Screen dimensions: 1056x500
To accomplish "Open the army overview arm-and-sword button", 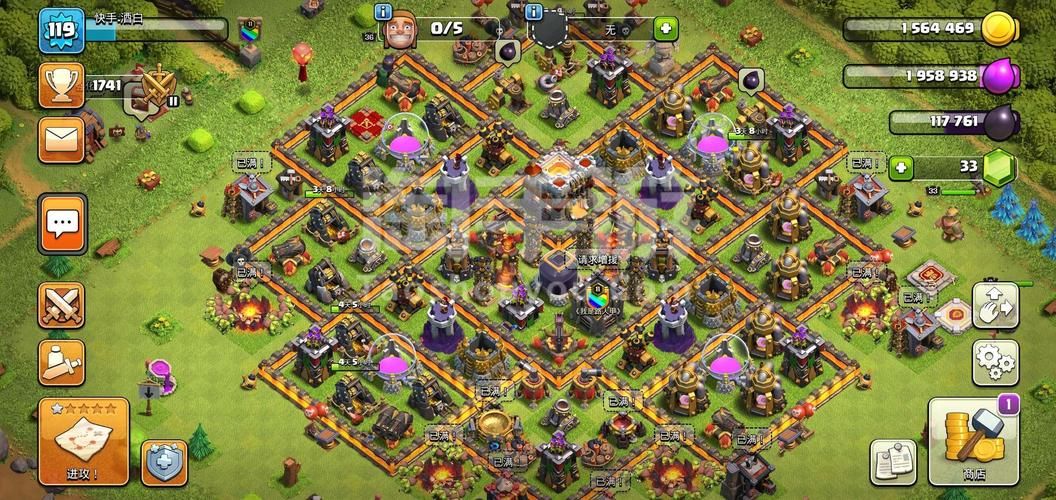I will (61, 364).
